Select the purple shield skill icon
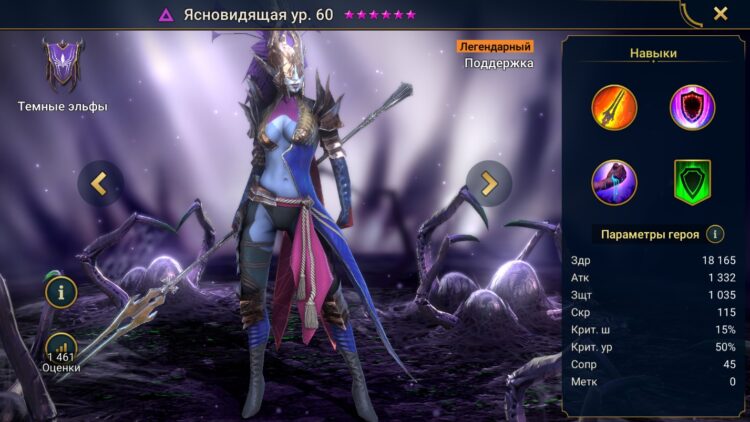The image size is (750, 422). [x=692, y=107]
